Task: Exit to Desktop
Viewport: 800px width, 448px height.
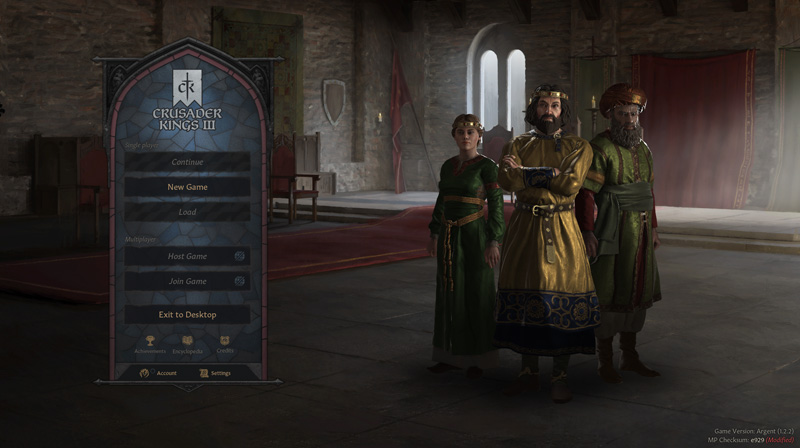Action: pos(187,314)
